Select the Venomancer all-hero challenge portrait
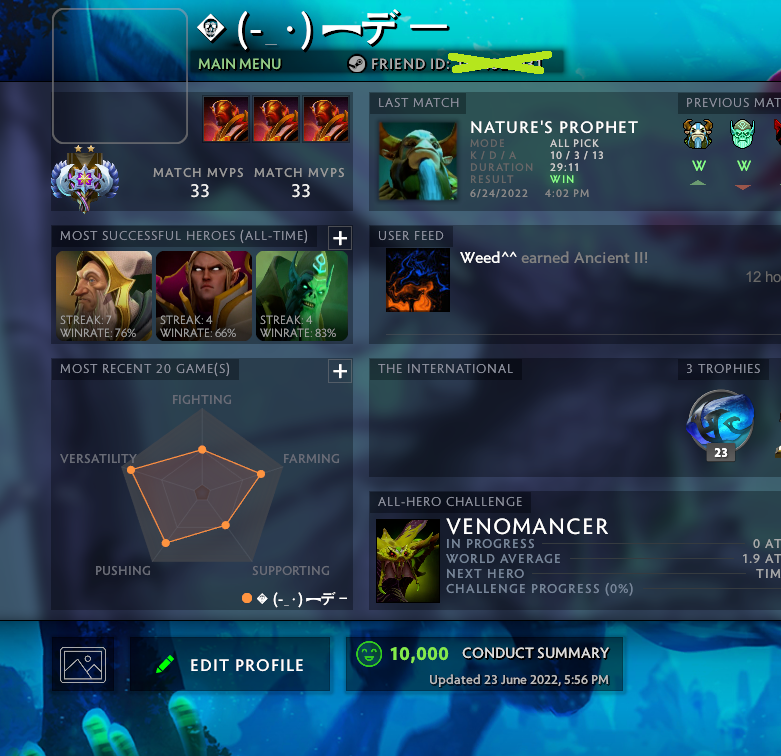Image resolution: width=781 pixels, height=756 pixels. tap(408, 560)
